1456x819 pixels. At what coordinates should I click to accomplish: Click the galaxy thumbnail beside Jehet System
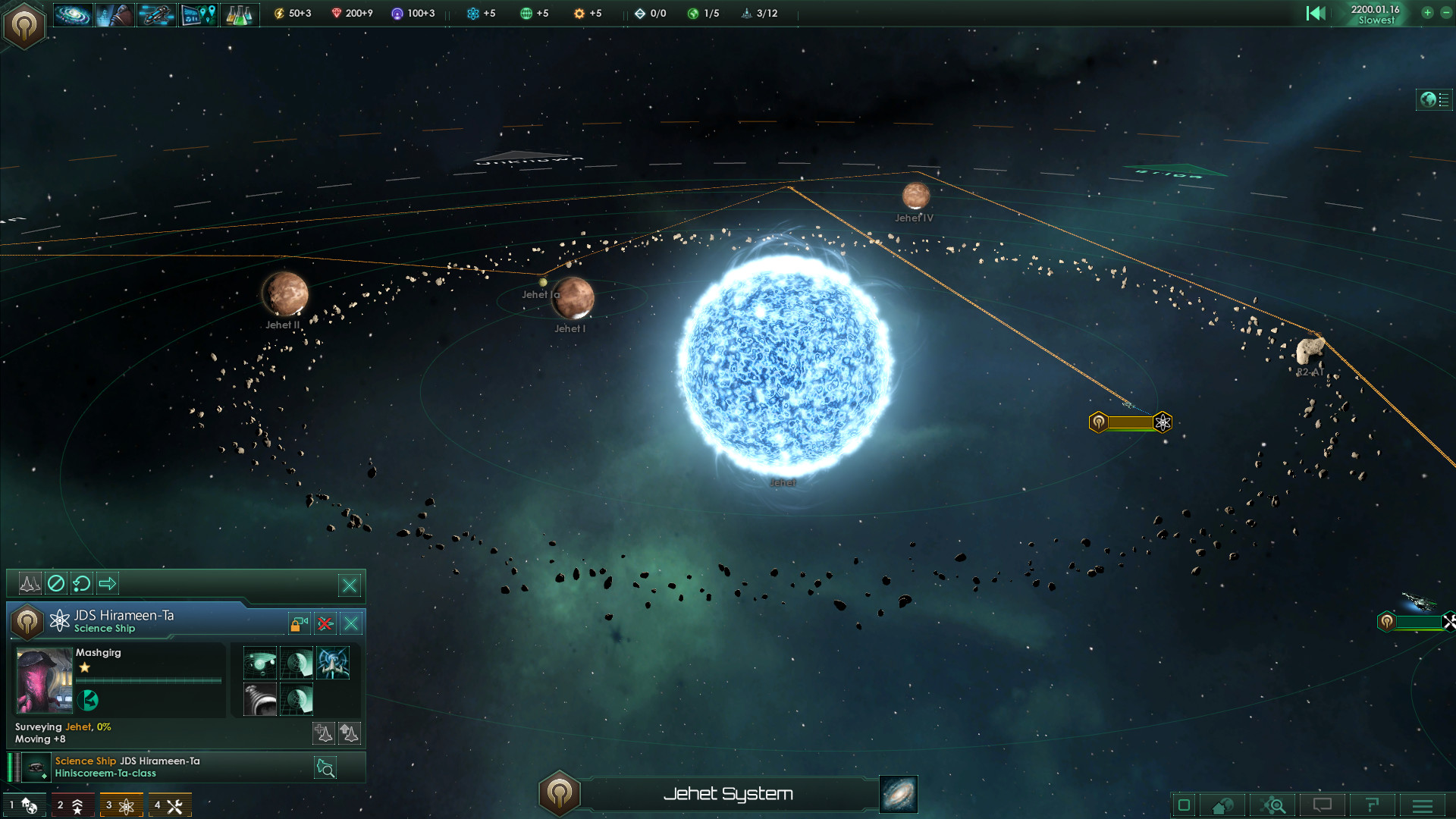[x=898, y=795]
